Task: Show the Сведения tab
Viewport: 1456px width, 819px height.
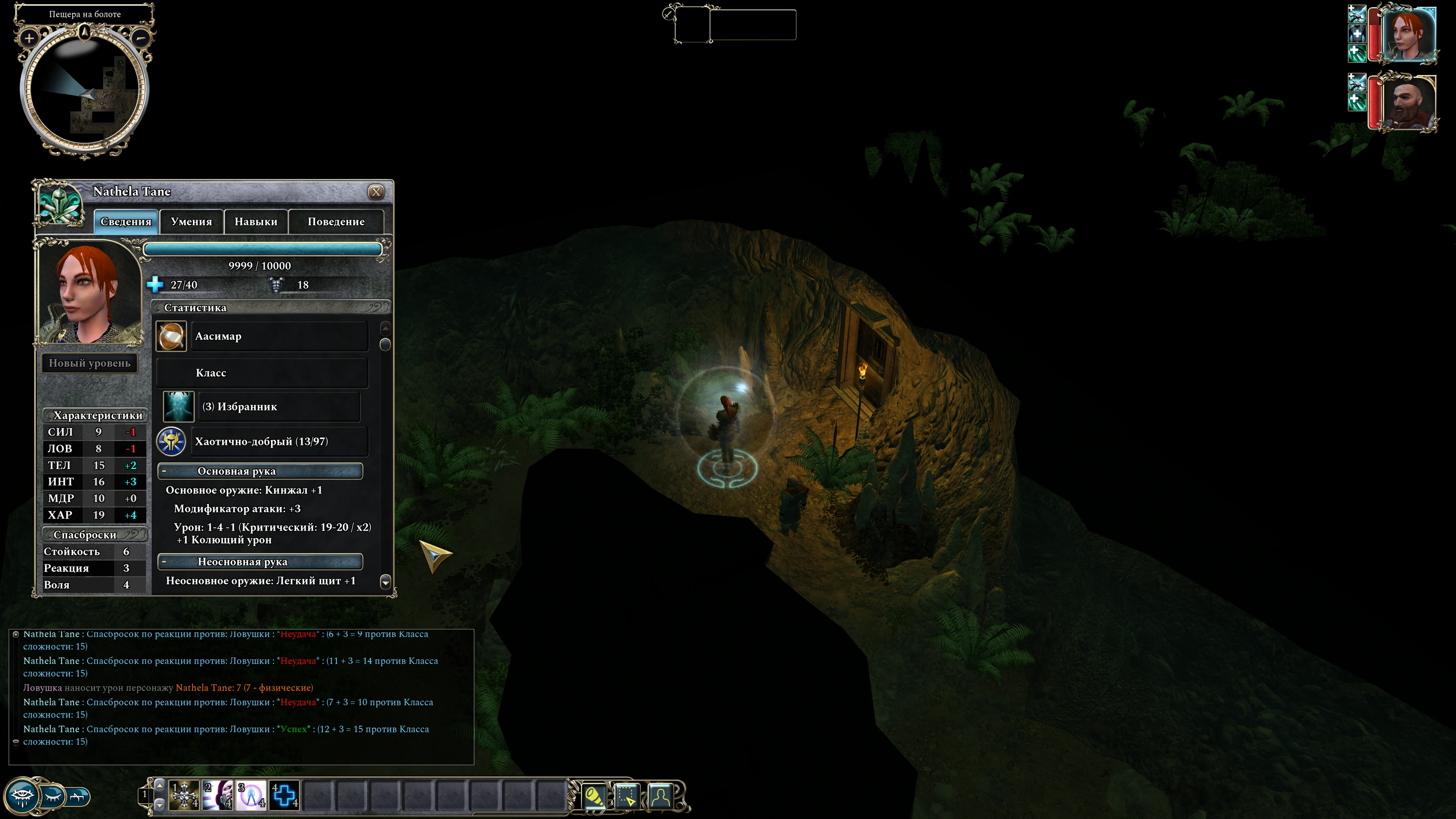Action: pyautogui.click(x=125, y=222)
